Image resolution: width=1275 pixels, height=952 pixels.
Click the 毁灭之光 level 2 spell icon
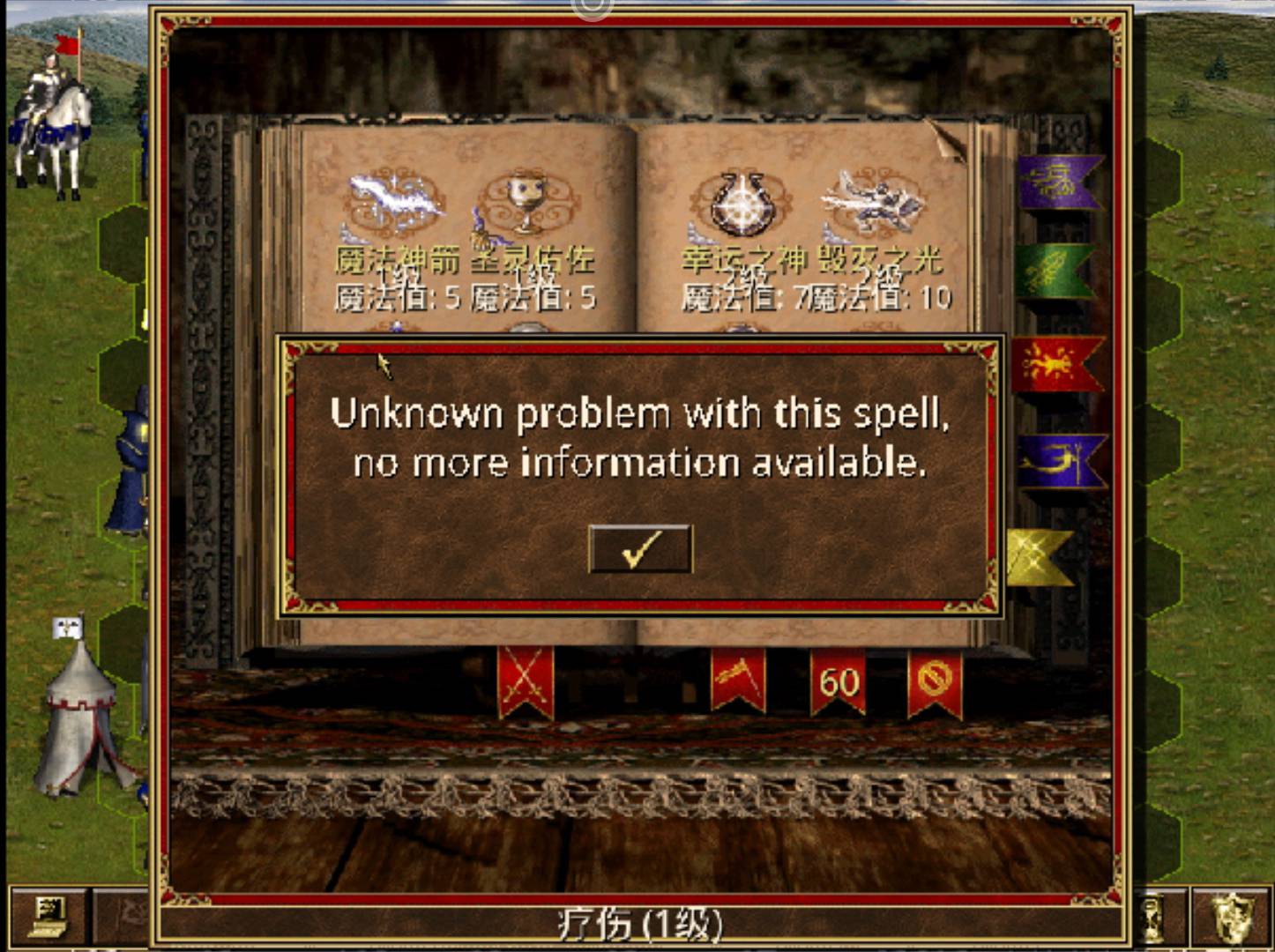(877, 201)
